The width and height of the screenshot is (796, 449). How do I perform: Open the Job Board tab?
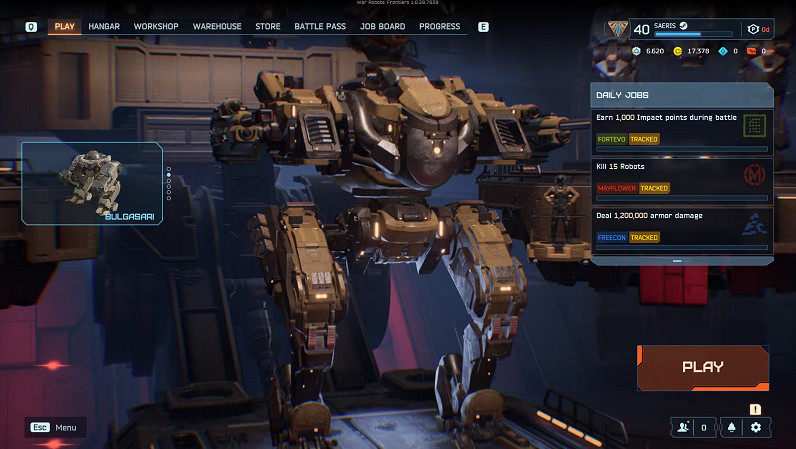coord(382,26)
